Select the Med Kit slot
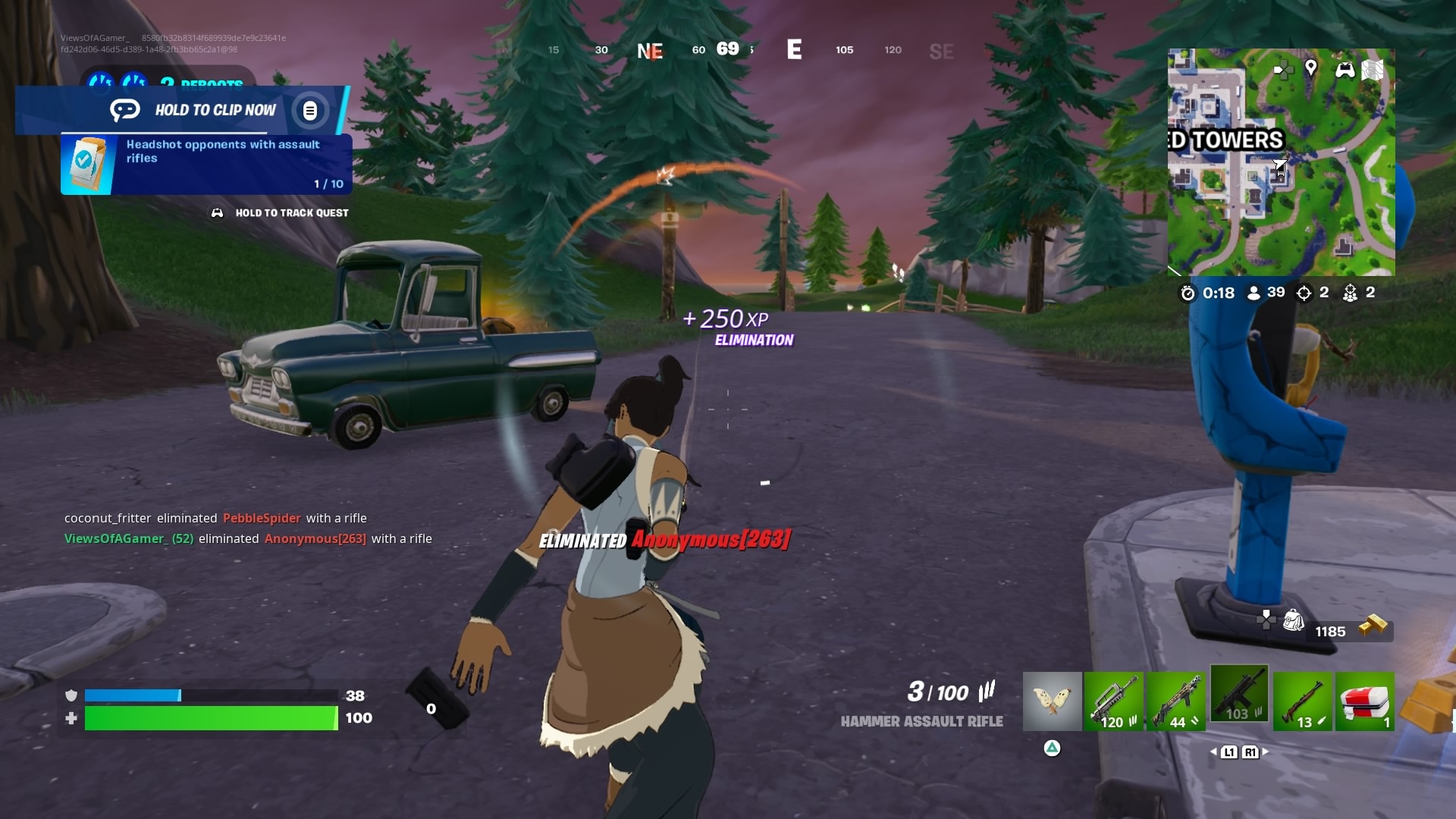Screen dimensions: 1456x819 (1364, 701)
